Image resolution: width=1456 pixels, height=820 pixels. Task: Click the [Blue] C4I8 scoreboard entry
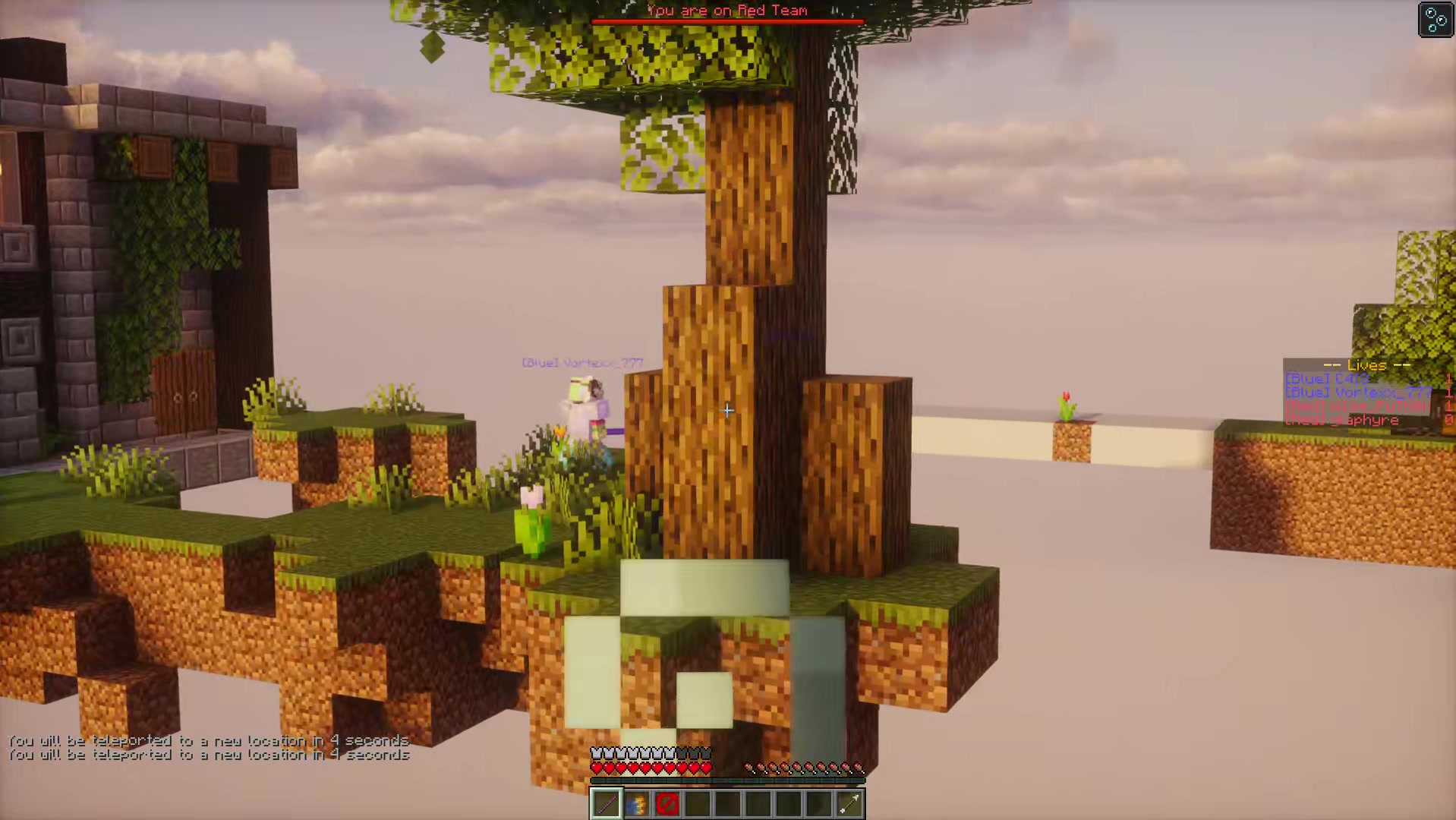1327,377
